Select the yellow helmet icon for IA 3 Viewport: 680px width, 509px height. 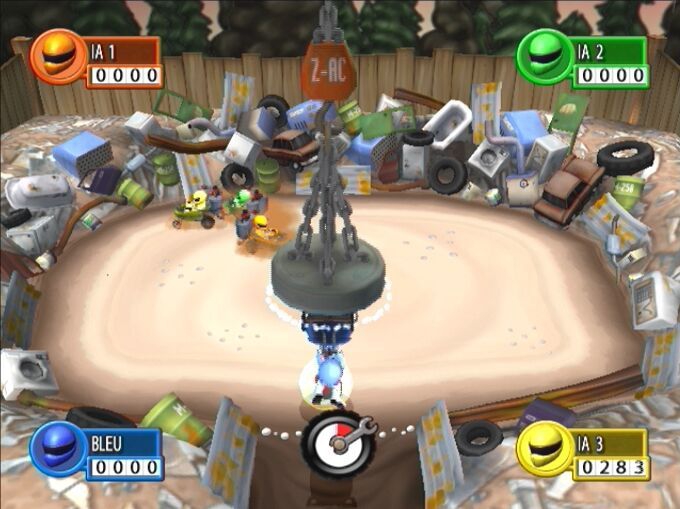tap(543, 449)
